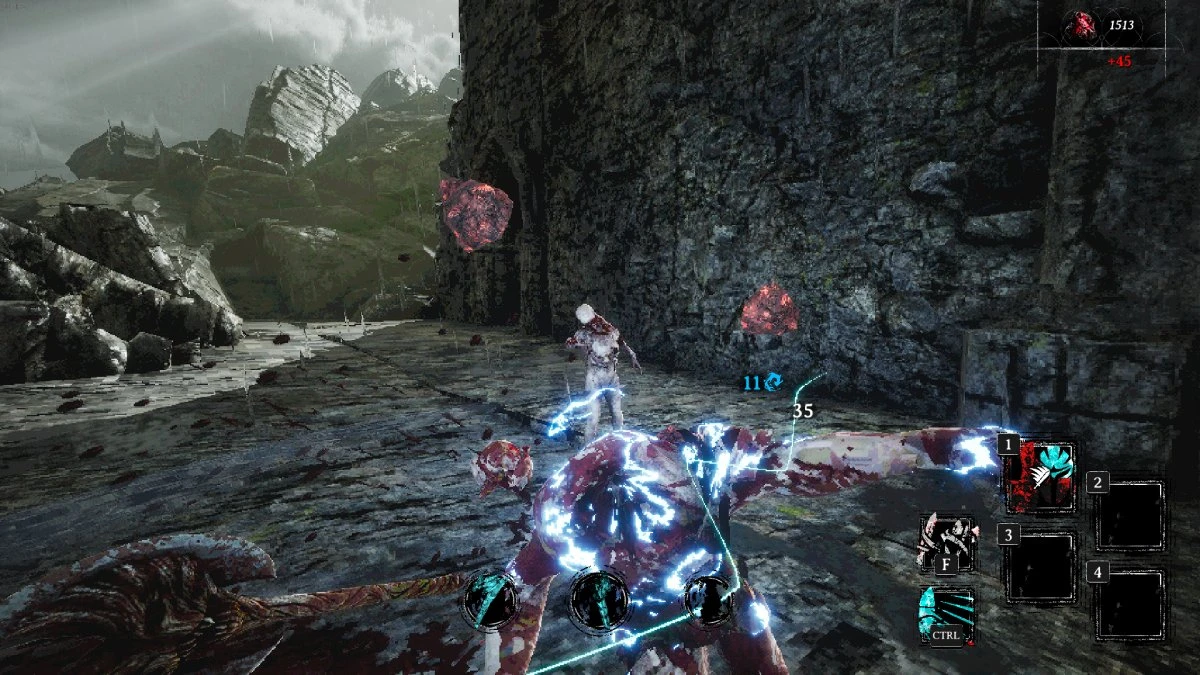Select the round teal diagonal slash icon
The height and width of the screenshot is (675, 1200).
click(490, 601)
